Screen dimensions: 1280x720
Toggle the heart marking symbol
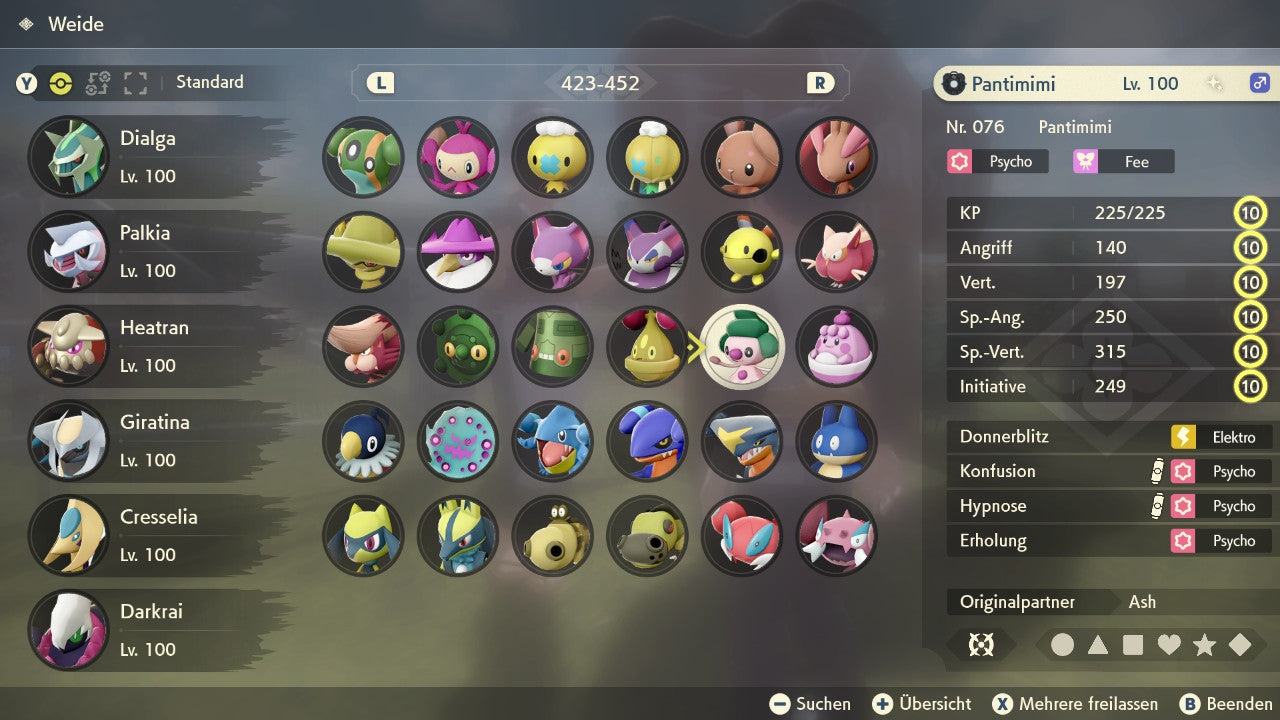pos(1169,645)
